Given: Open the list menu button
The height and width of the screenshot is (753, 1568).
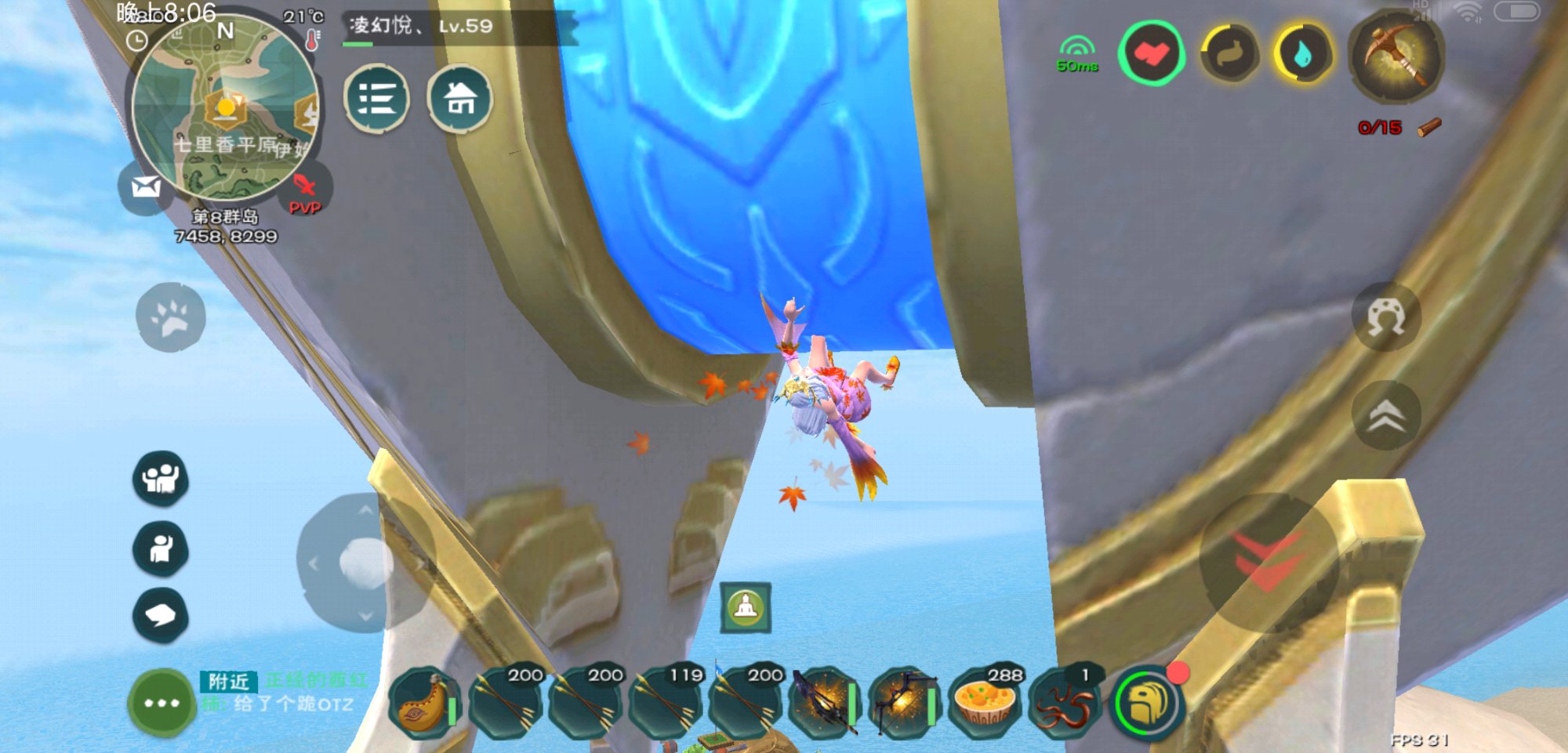Looking at the screenshot, I should [x=377, y=99].
